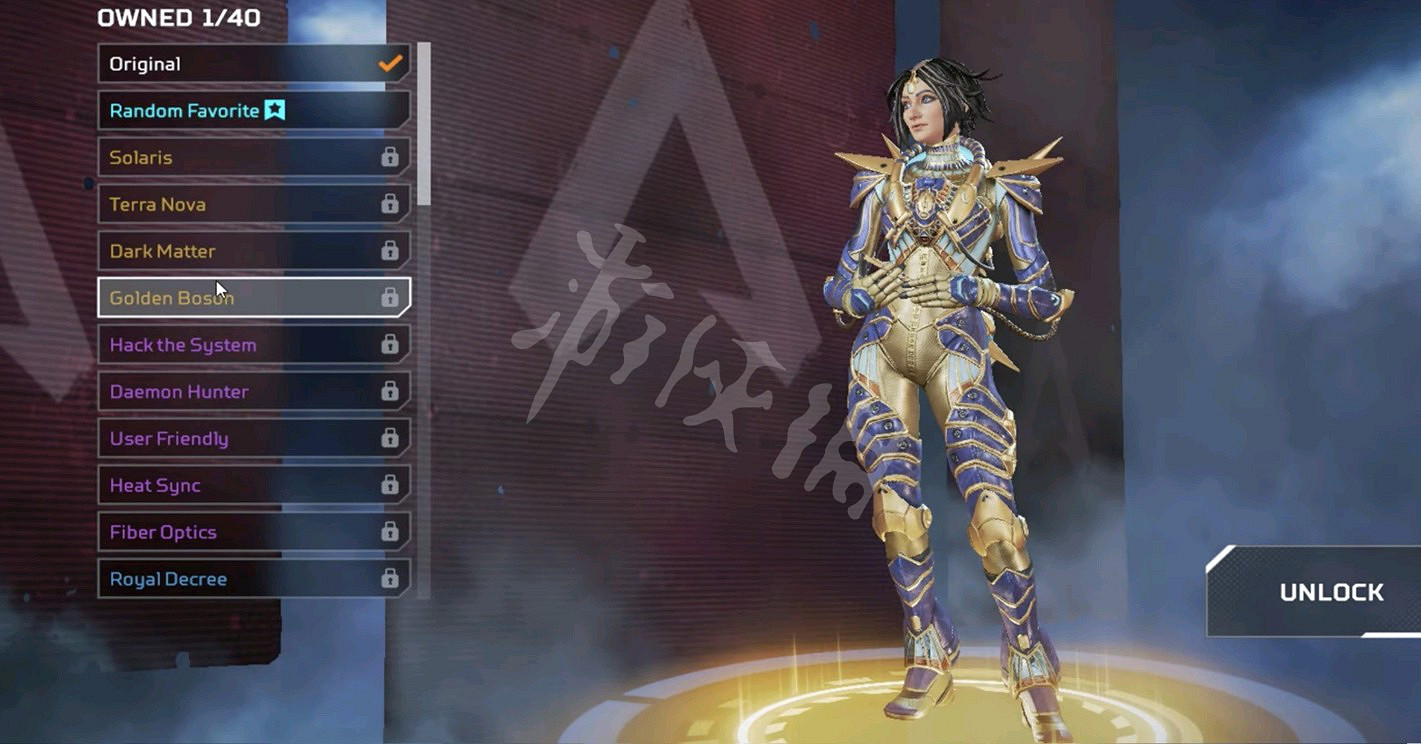Select the User Friendly skin entry
1421x744 pixels.
click(x=200, y=438)
